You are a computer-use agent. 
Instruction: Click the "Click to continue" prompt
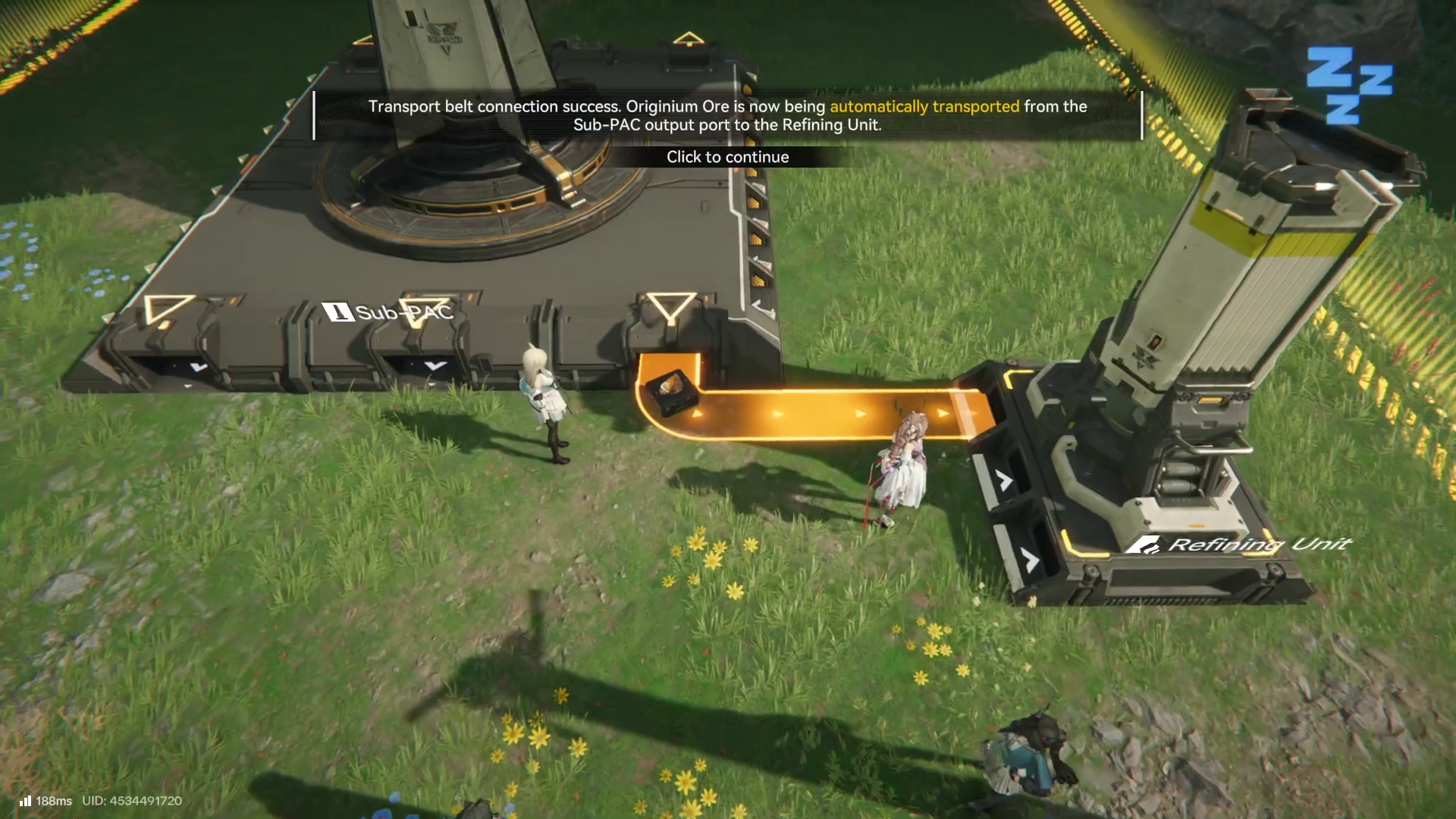[x=727, y=157]
